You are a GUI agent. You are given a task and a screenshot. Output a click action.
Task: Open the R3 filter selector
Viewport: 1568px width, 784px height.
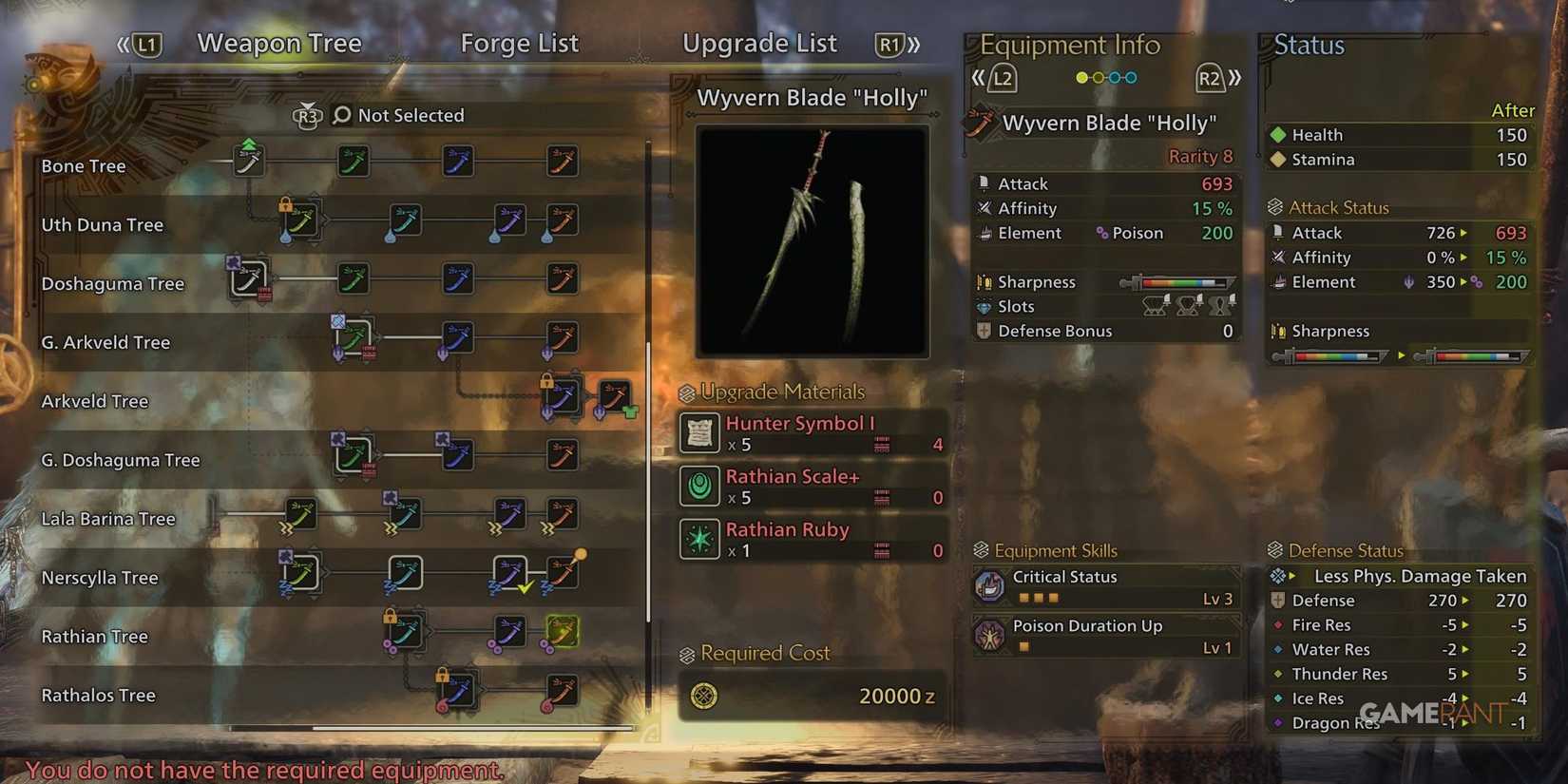pos(307,115)
